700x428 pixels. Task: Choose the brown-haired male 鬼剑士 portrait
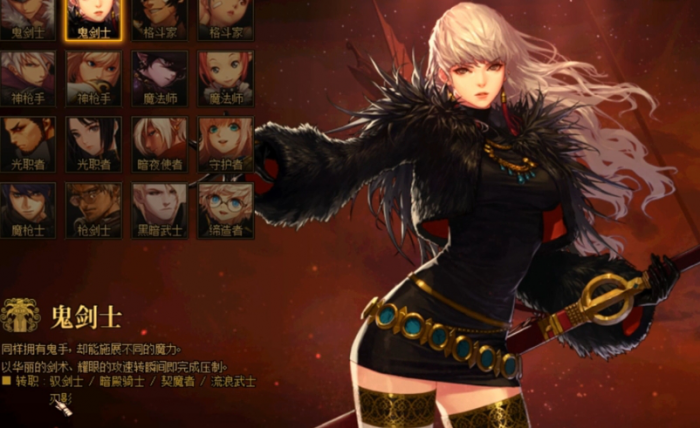(x=28, y=17)
